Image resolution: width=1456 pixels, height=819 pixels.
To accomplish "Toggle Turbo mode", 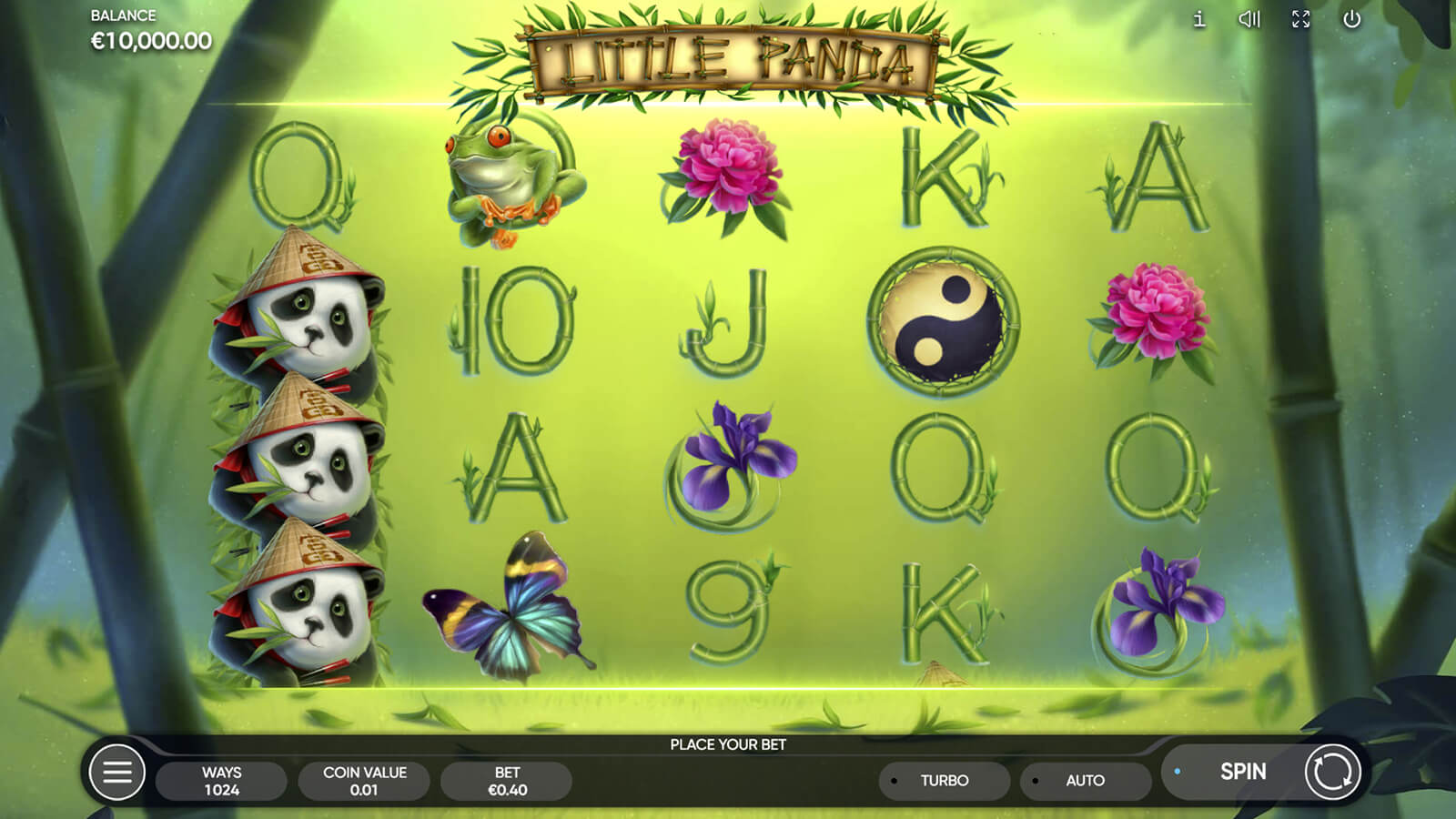I will tap(944, 781).
